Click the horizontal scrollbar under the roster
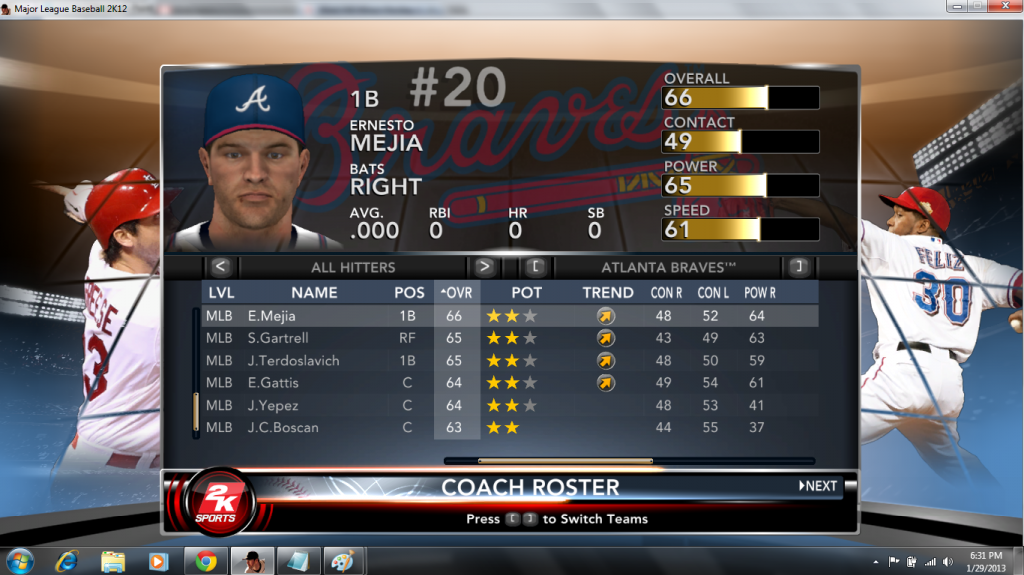This screenshot has width=1024, height=575. click(x=565, y=461)
